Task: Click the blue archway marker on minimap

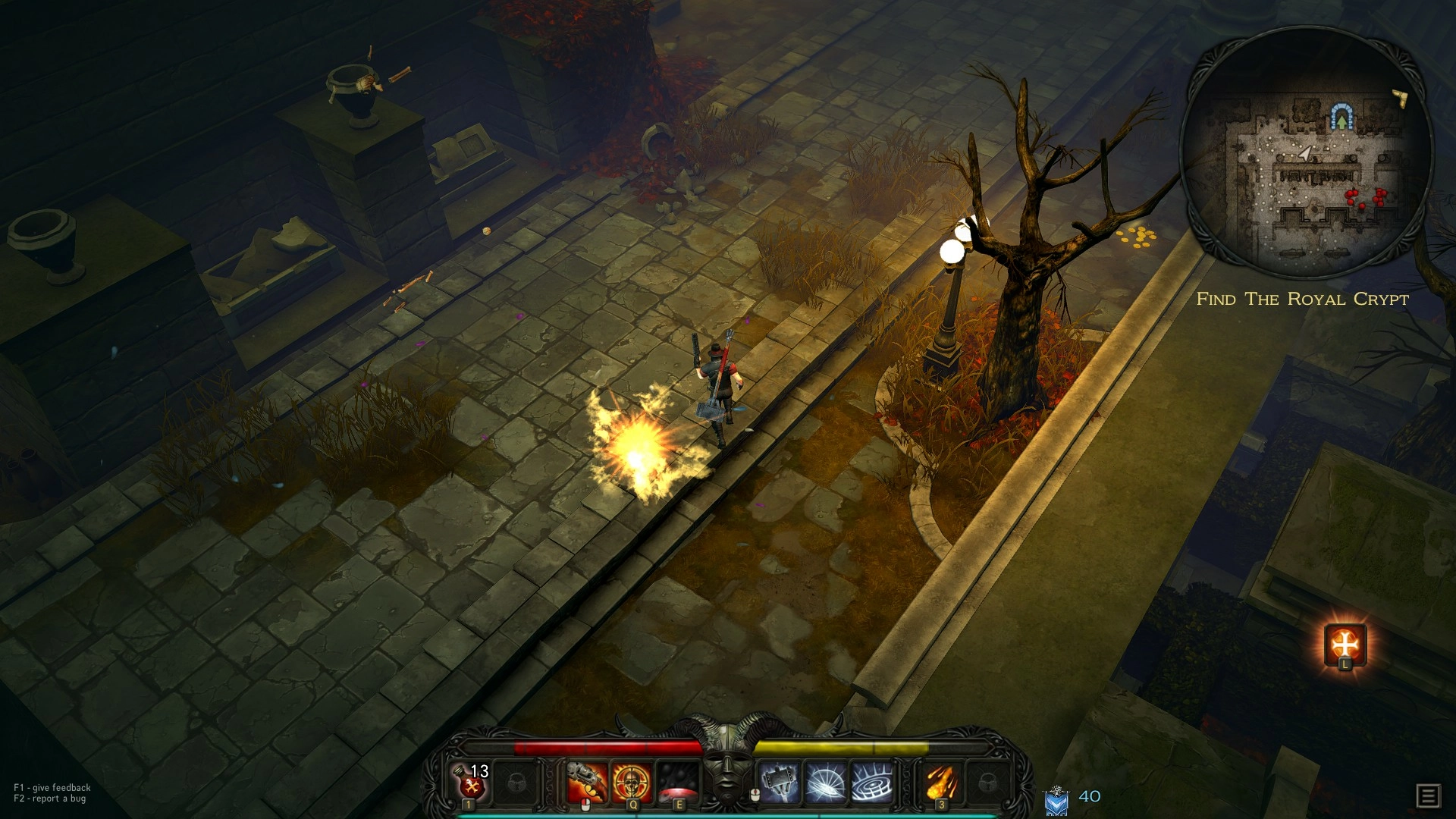Action: [1342, 117]
